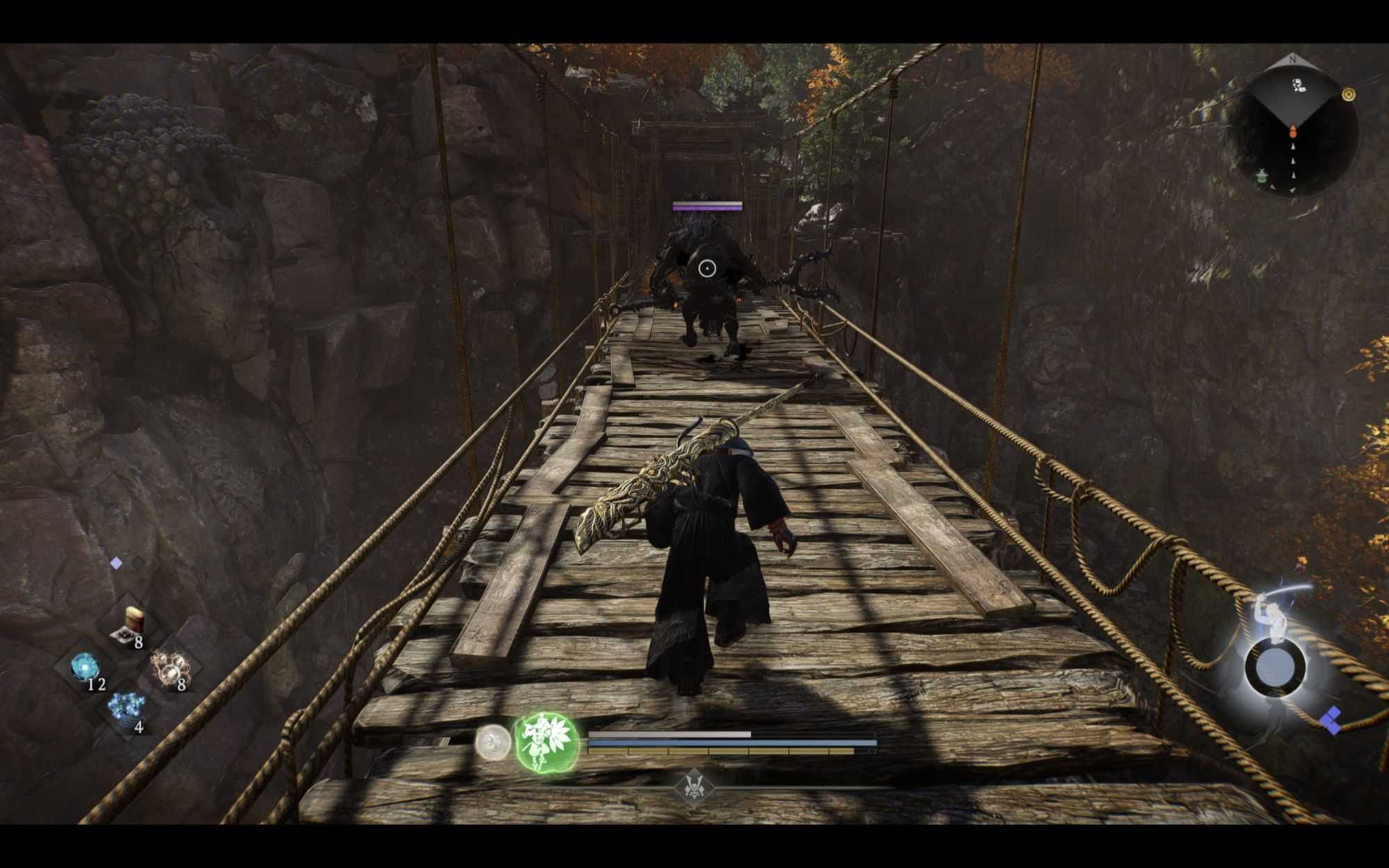
Task: Click the blue diamond icon beside stance ring
Action: (x=1331, y=721)
